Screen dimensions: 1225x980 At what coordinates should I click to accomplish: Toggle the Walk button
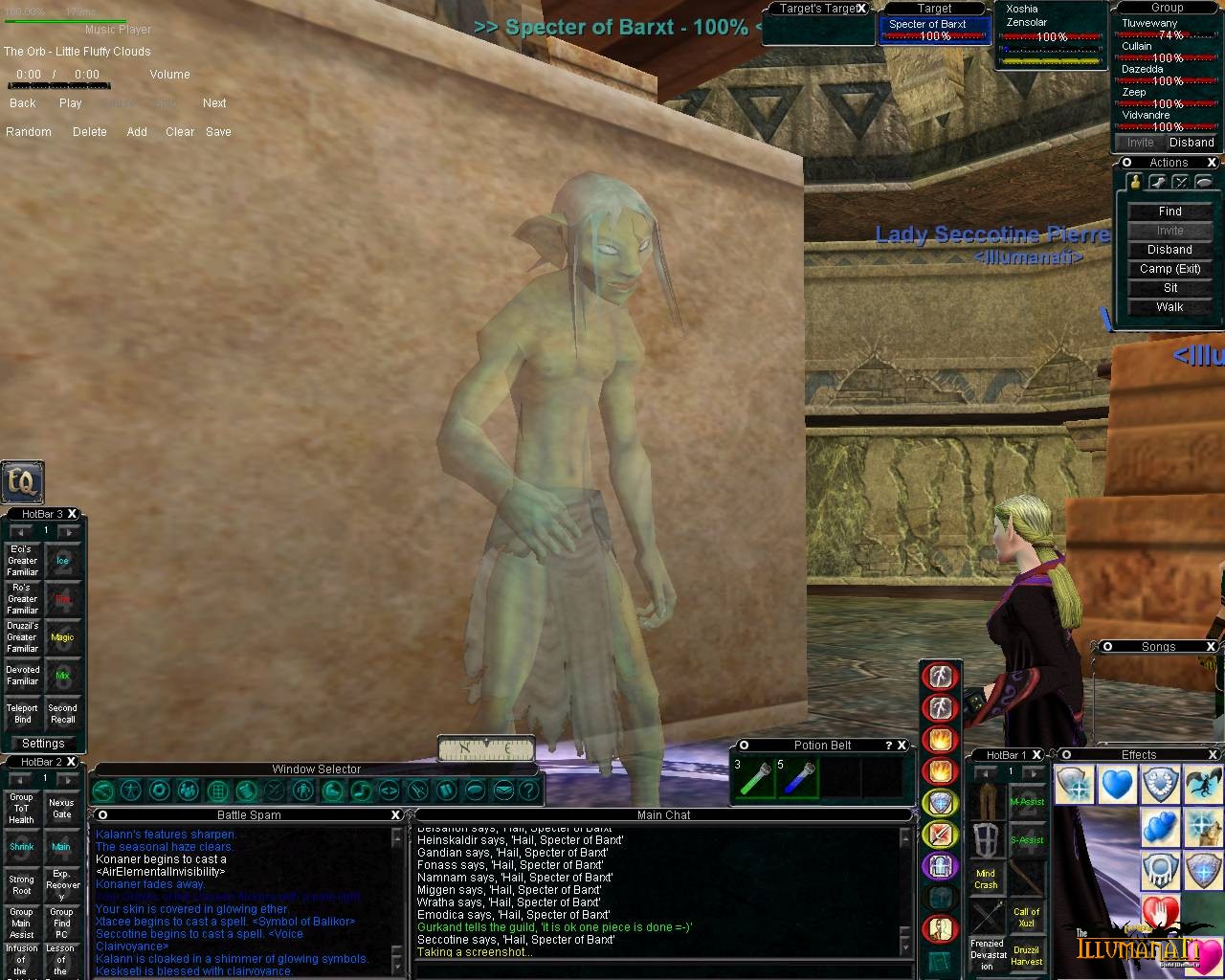point(1169,307)
